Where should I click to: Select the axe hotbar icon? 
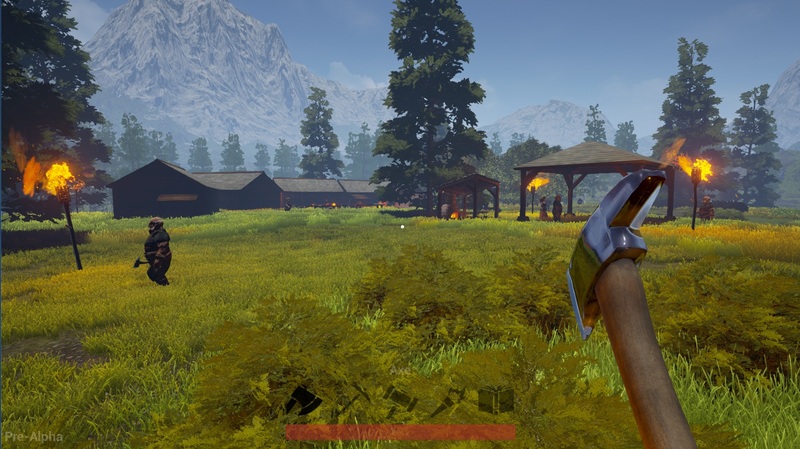click(303, 401)
